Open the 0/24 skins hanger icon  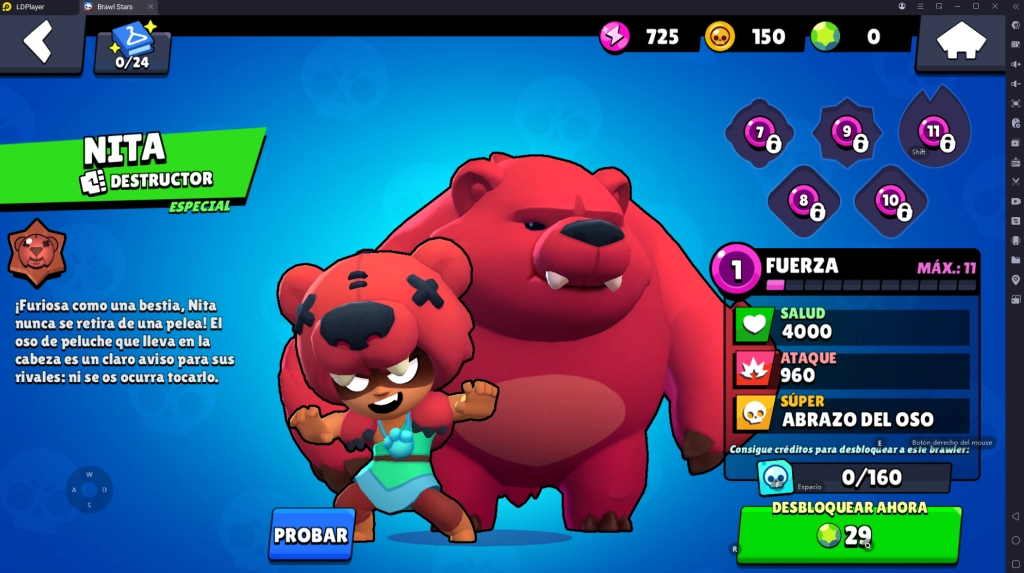(132, 47)
